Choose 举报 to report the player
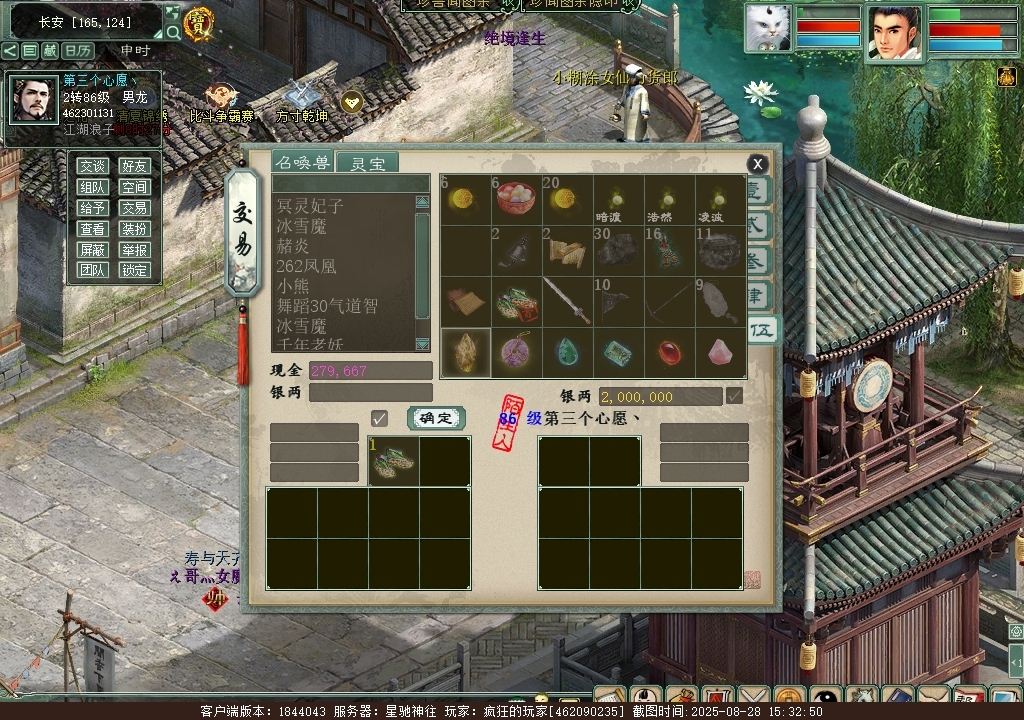Screen dimensions: 1024x720 click(x=134, y=250)
